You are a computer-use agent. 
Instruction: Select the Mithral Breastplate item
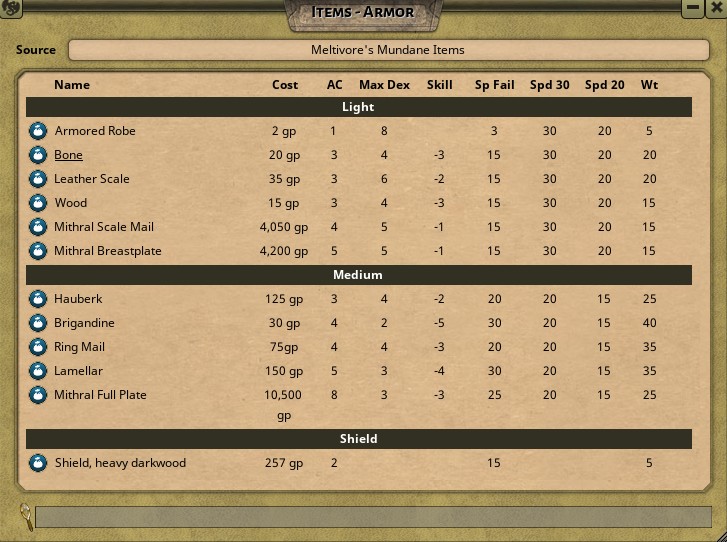tap(108, 251)
